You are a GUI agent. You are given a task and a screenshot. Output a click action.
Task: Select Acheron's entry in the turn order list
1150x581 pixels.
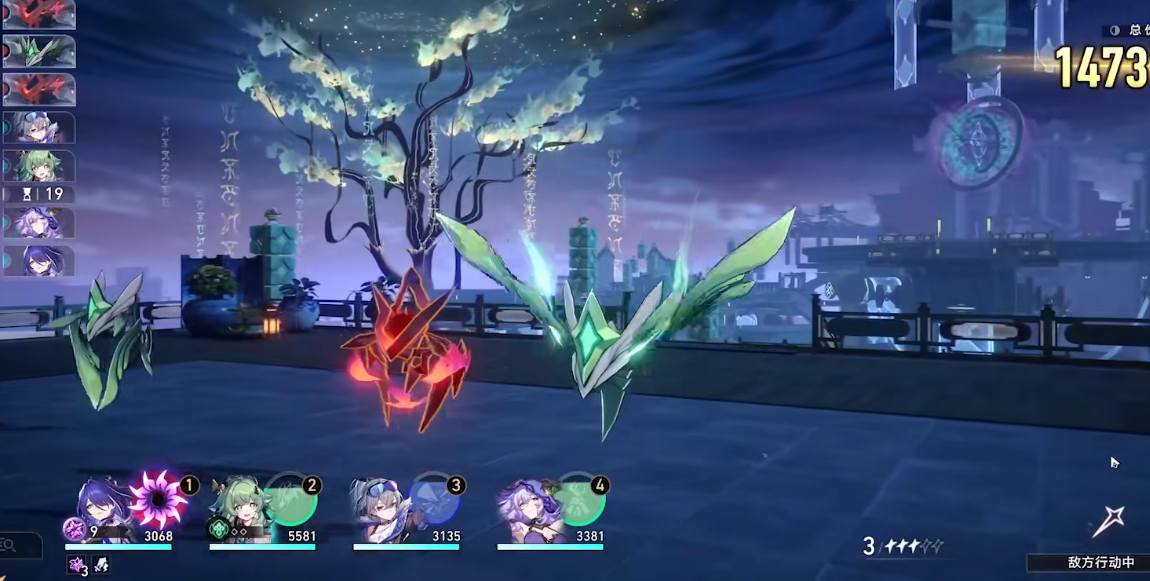[38, 260]
